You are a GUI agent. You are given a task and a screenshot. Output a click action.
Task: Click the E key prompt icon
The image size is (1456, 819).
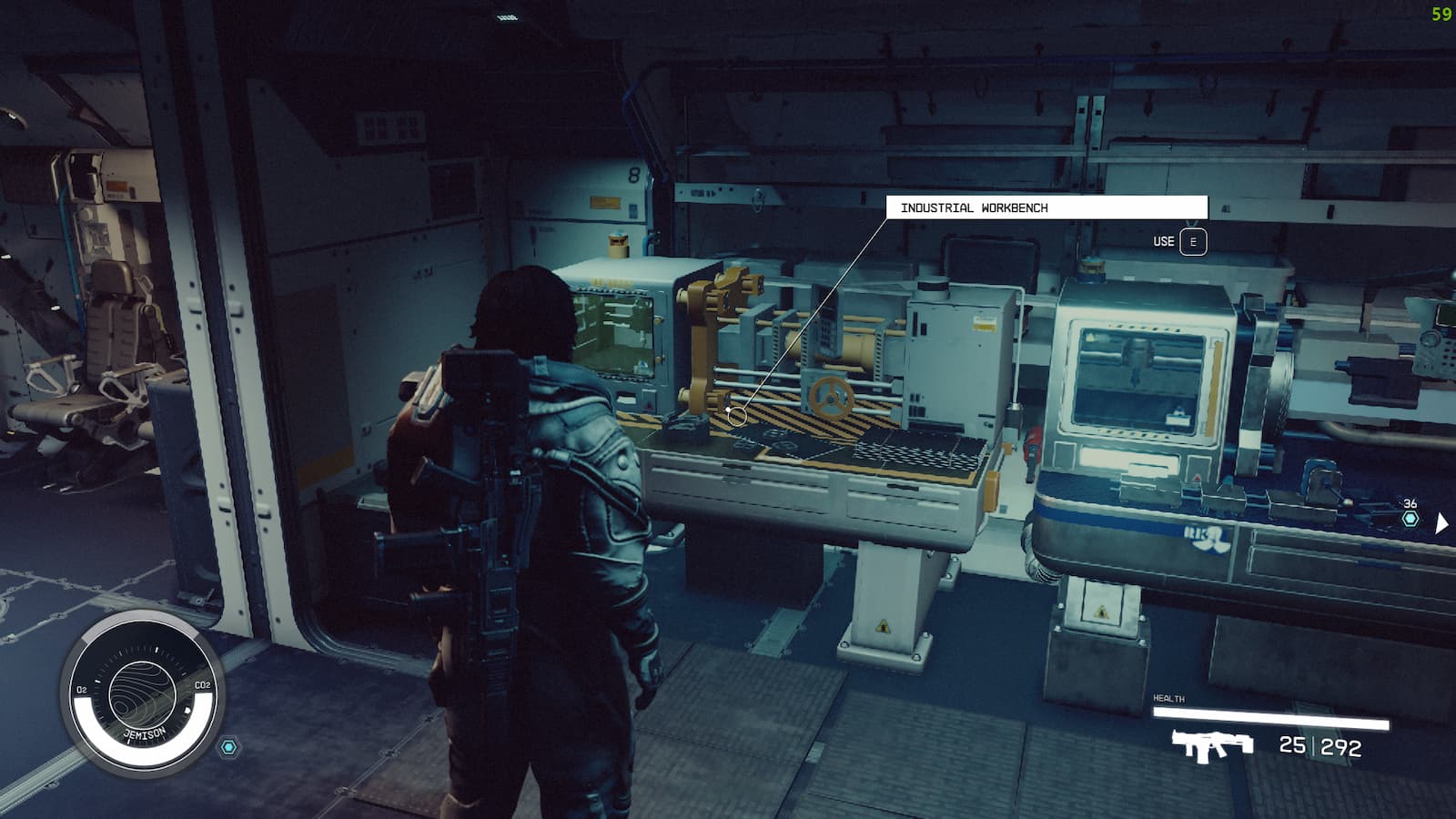pos(1193,242)
